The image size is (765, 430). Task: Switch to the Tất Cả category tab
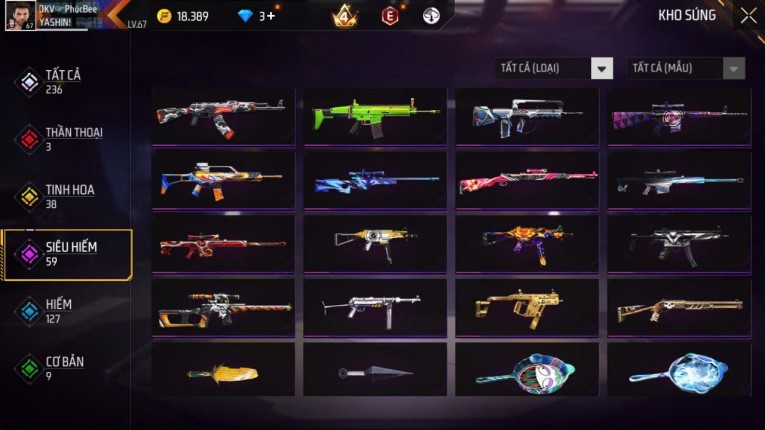(62, 81)
